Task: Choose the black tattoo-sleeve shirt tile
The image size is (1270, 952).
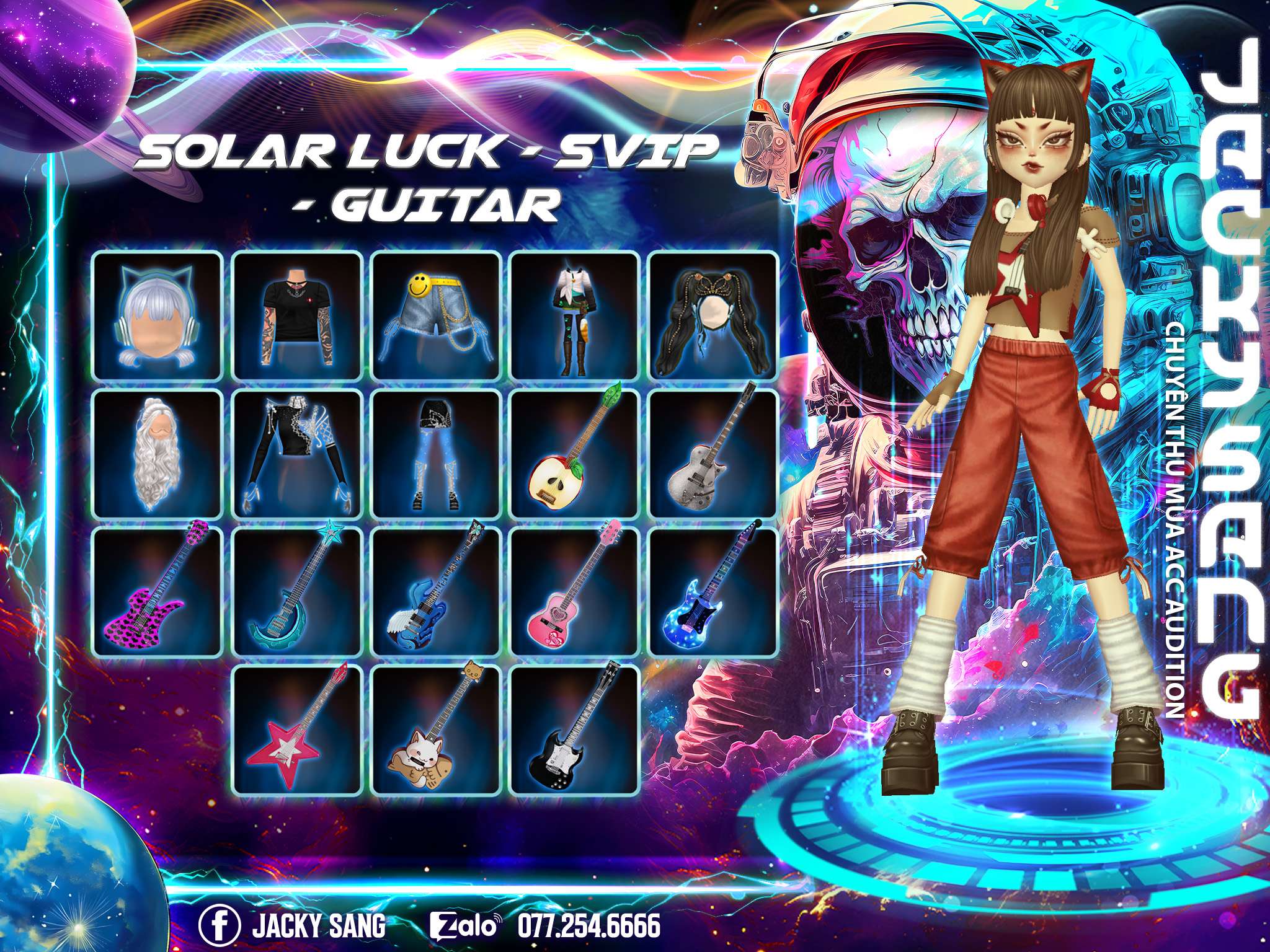Action: tap(297, 315)
